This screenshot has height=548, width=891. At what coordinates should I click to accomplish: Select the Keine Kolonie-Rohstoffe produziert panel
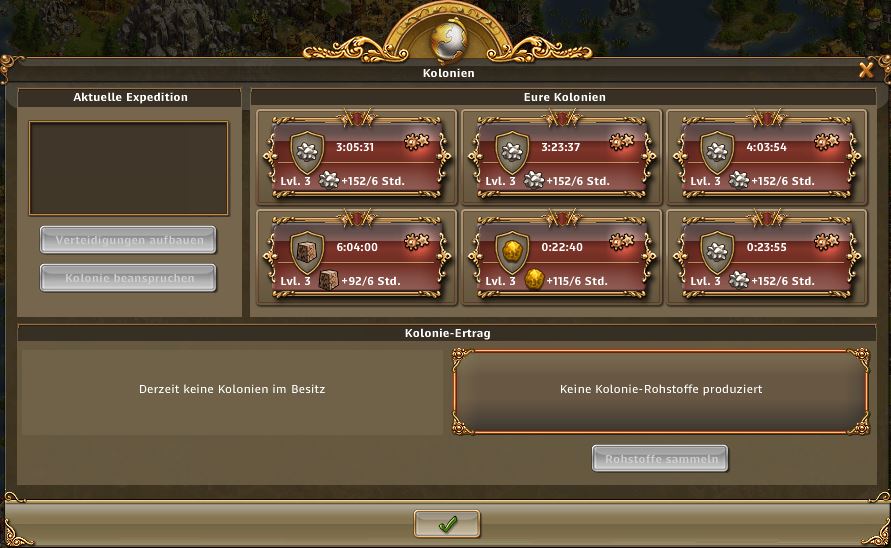[661, 390]
